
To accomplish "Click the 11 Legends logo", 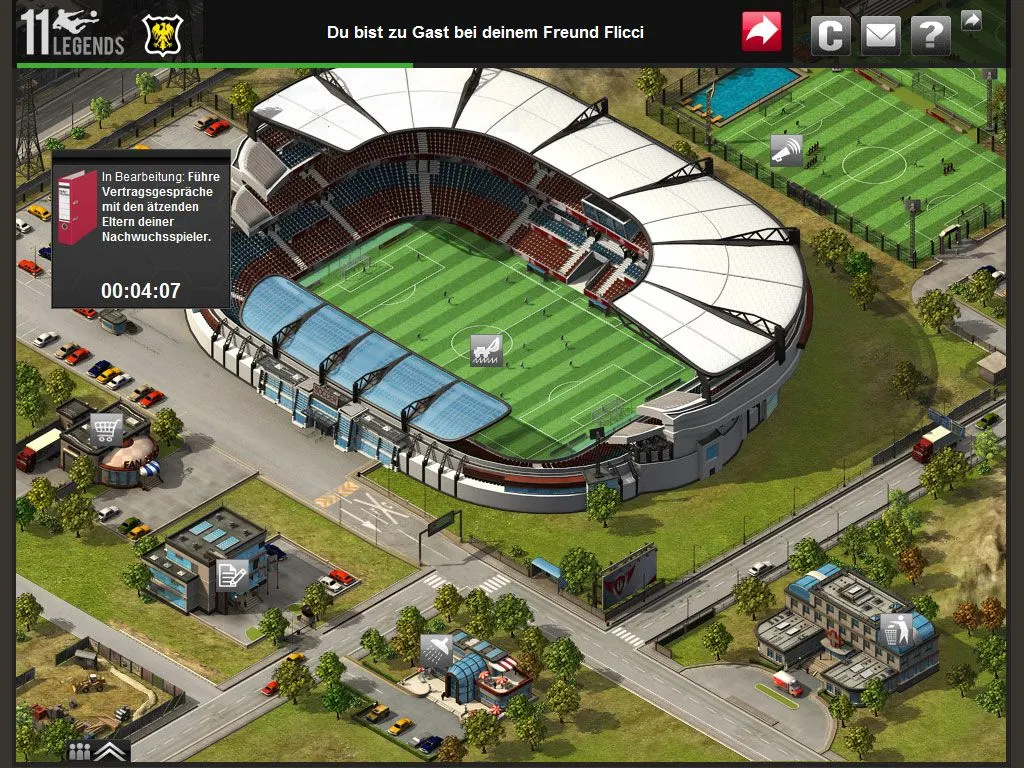I will pos(72,33).
